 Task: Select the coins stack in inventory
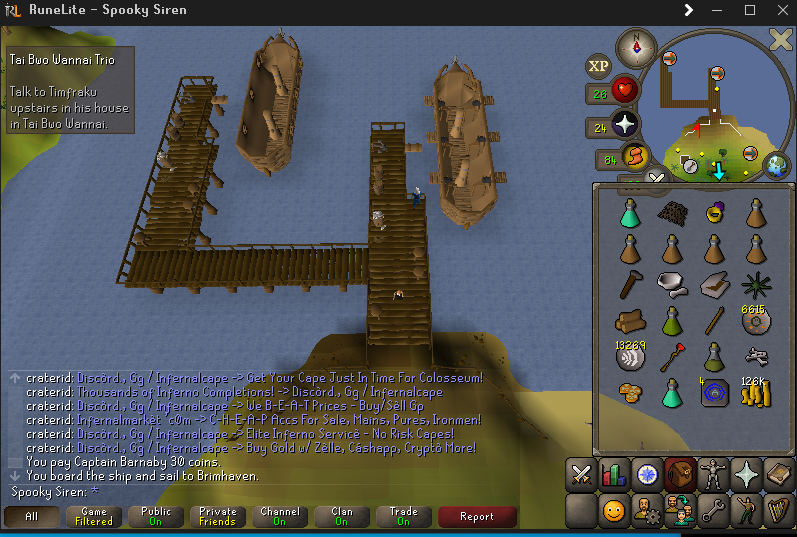(x=756, y=393)
